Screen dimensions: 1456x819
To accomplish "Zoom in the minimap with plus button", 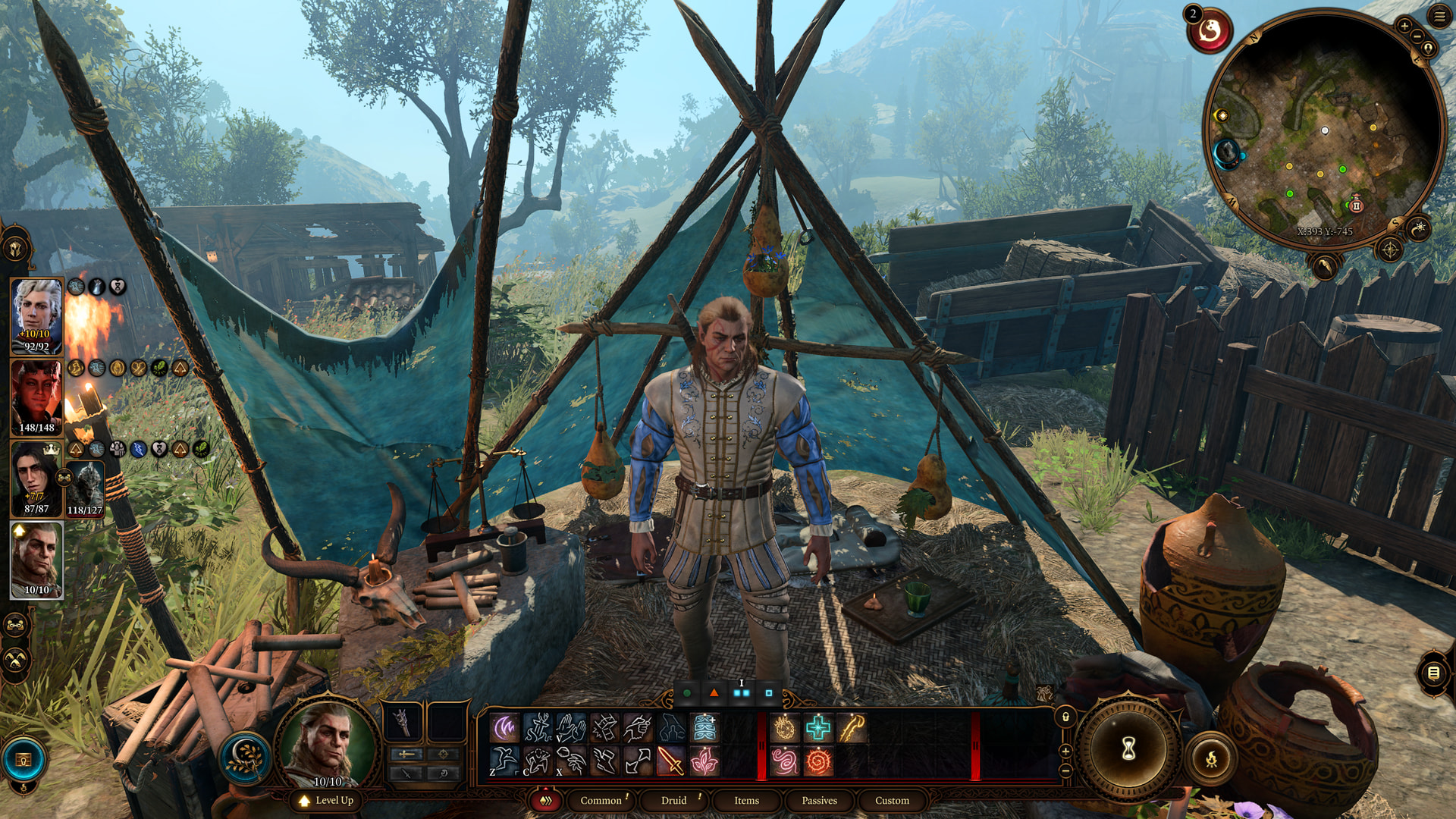I will pyautogui.click(x=1404, y=26).
